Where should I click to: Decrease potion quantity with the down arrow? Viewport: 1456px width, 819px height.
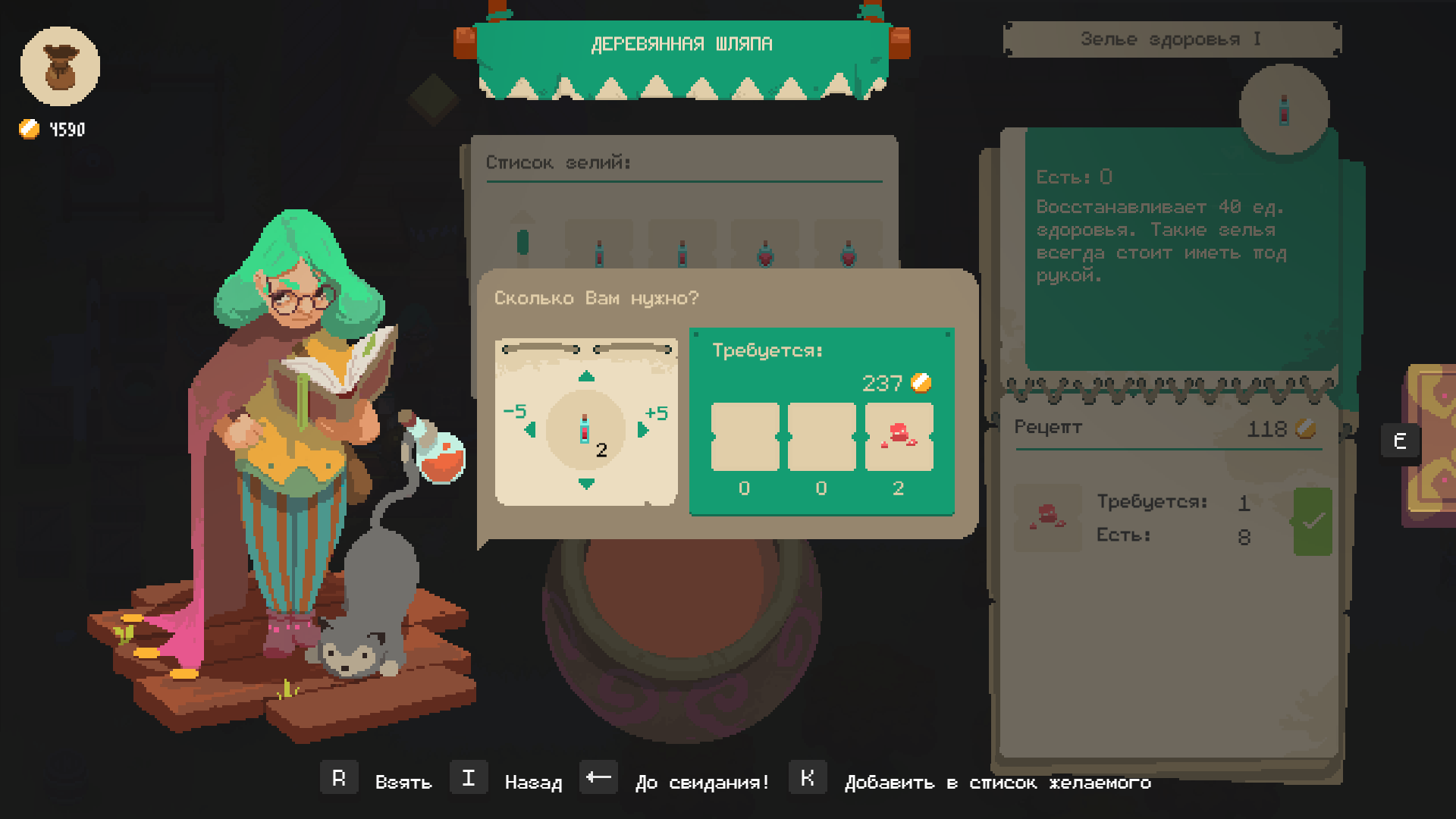tap(586, 484)
